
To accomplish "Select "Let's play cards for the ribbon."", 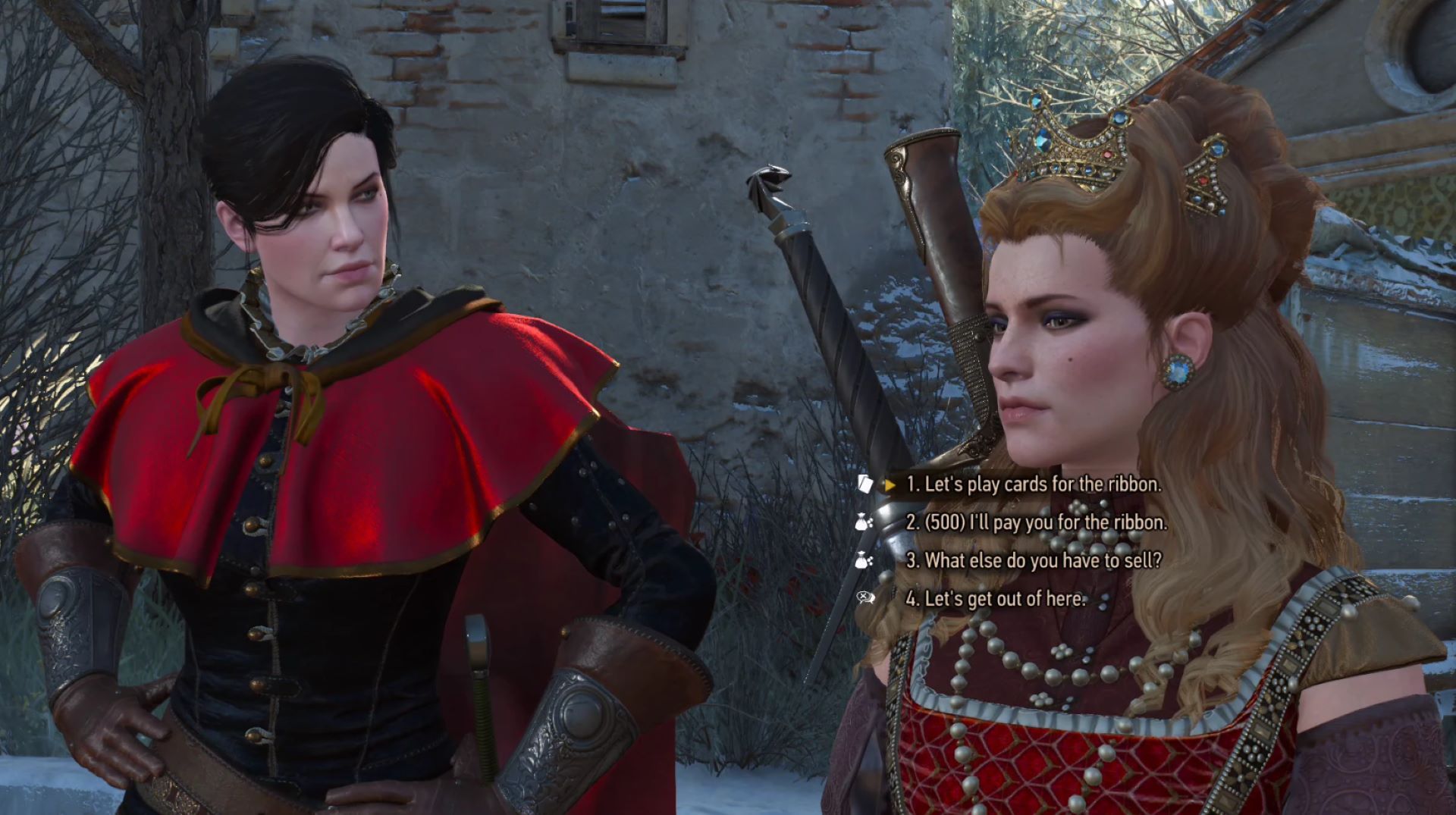I will tap(1031, 485).
